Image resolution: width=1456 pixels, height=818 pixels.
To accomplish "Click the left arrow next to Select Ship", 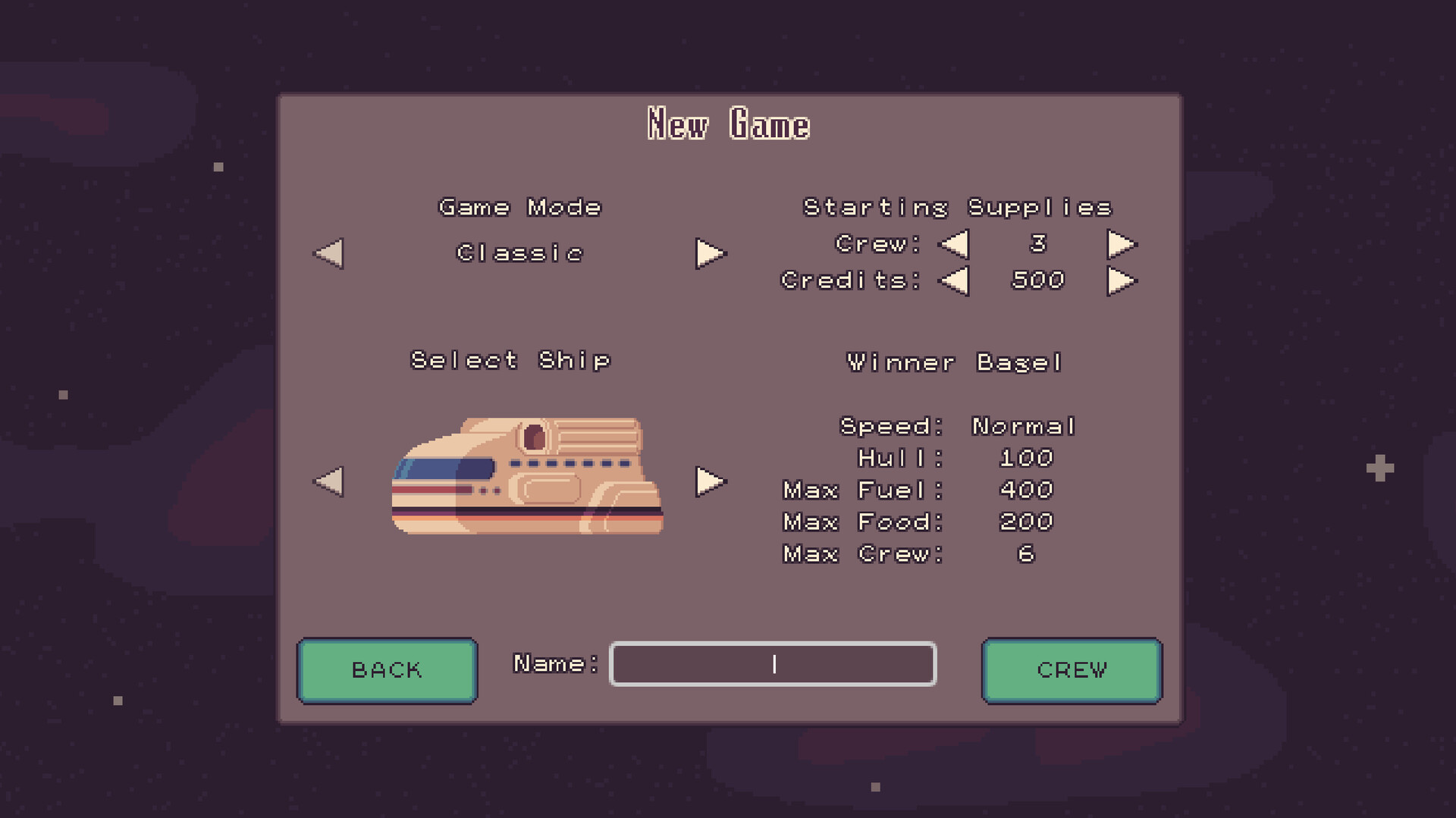I will click(x=328, y=480).
